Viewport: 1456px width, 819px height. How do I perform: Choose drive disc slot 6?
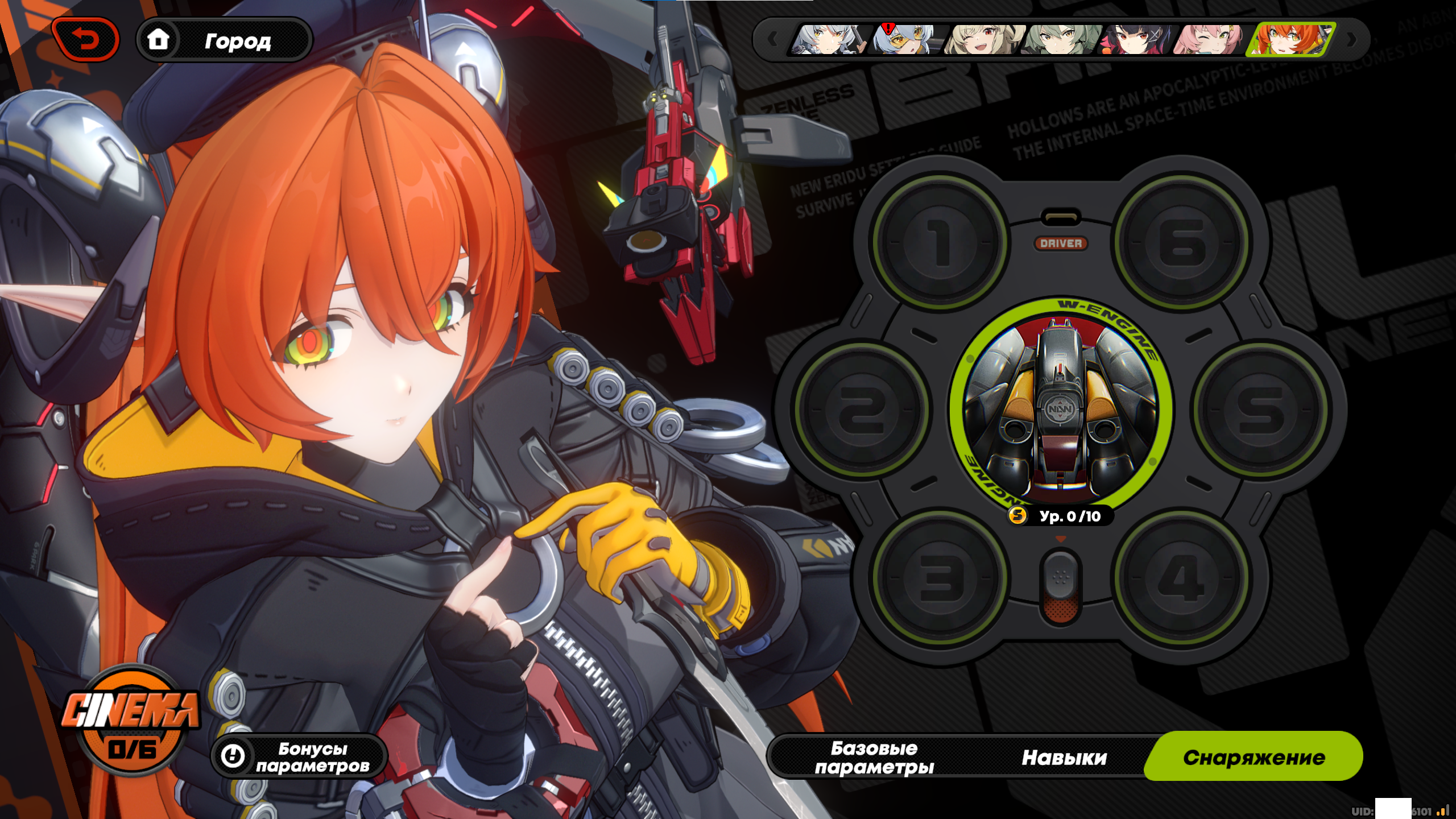coord(1182,242)
